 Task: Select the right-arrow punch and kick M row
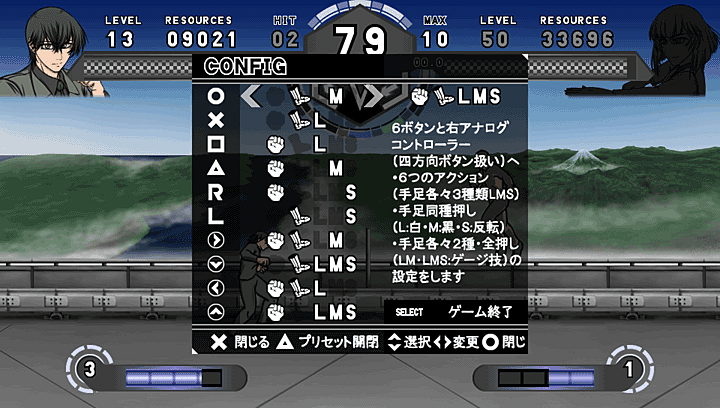coord(300,240)
